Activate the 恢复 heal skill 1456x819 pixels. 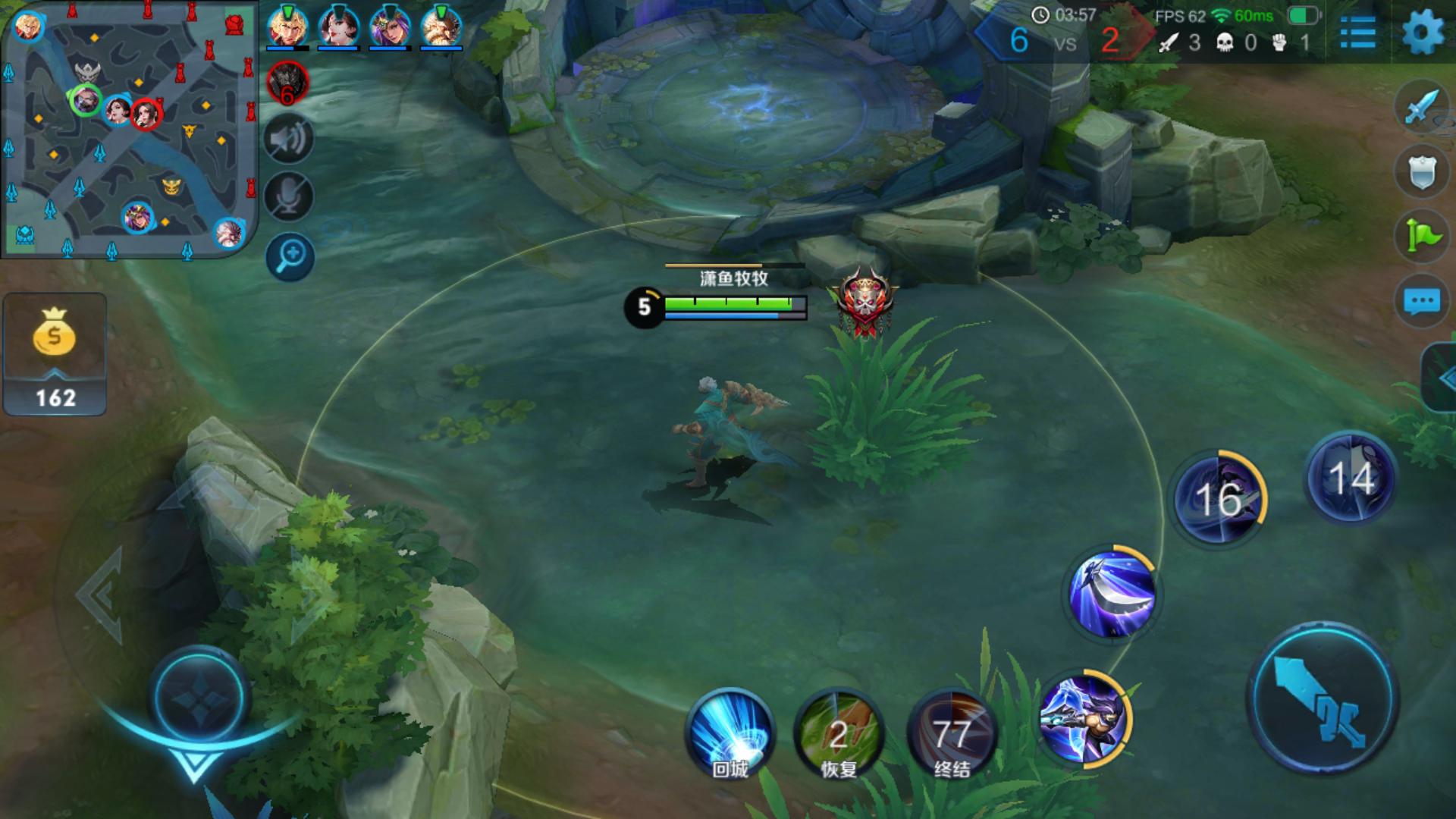pyautogui.click(x=839, y=733)
